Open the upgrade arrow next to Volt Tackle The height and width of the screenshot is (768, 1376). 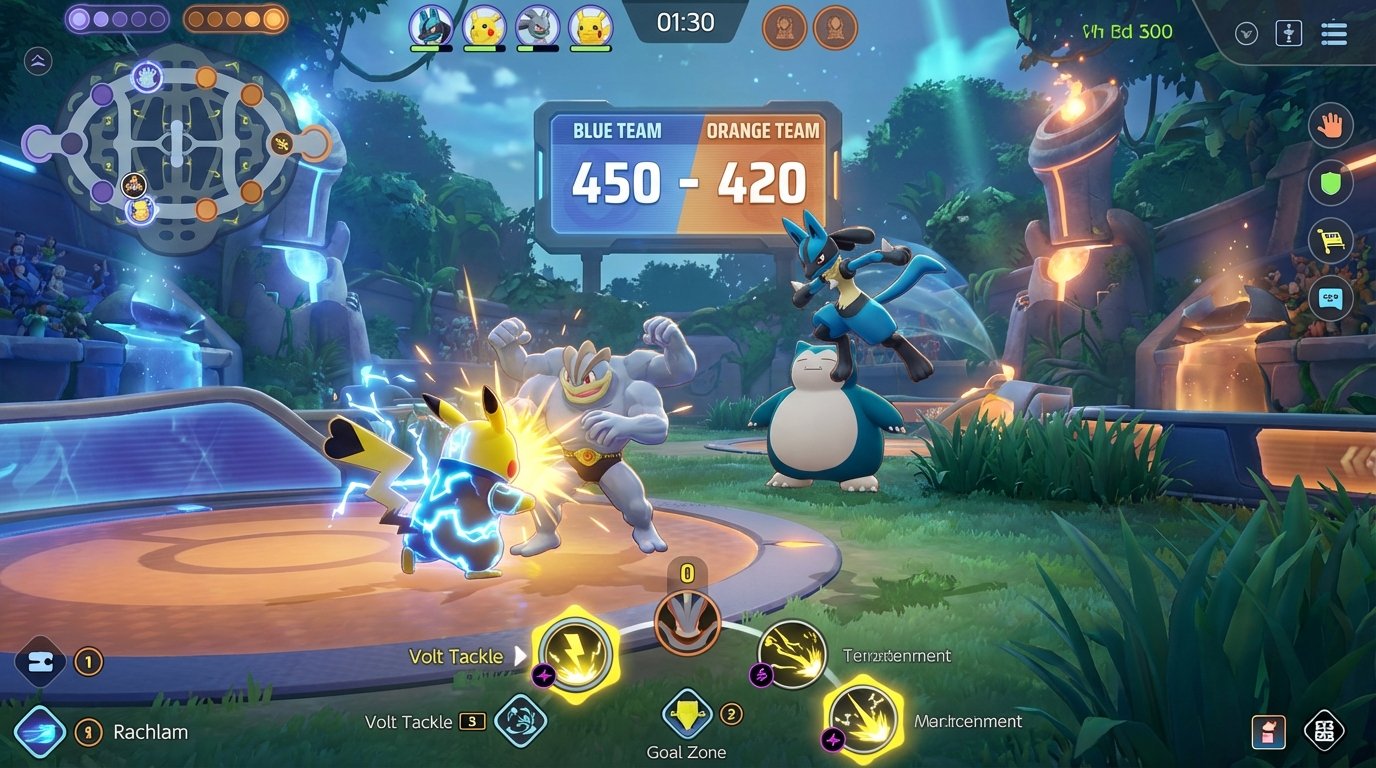[x=518, y=656]
